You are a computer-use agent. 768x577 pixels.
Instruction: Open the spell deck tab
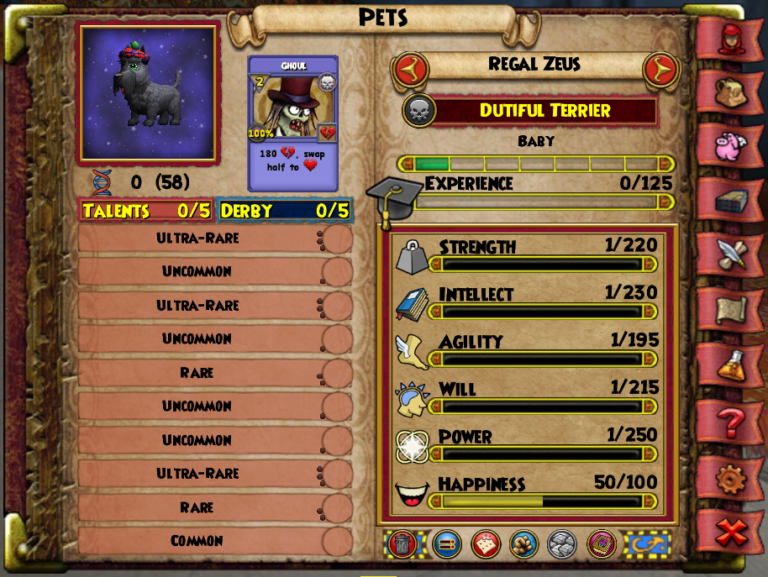click(729, 200)
